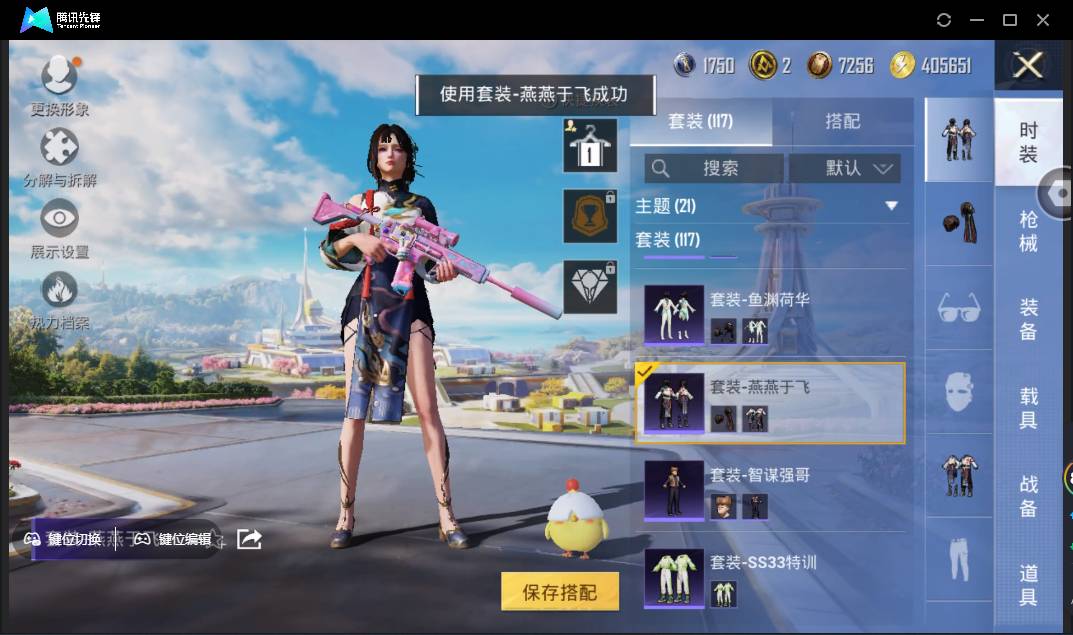The image size is (1073, 635).
Task: Choose the 套装-鱼渊荷华 outfit
Action: 770,312
